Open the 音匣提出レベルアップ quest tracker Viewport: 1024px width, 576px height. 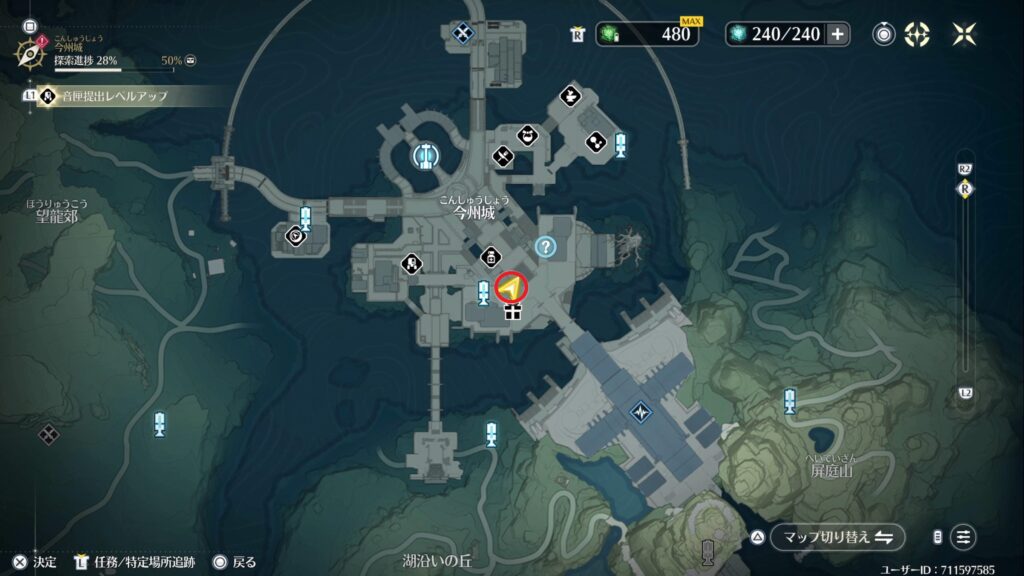[110, 97]
